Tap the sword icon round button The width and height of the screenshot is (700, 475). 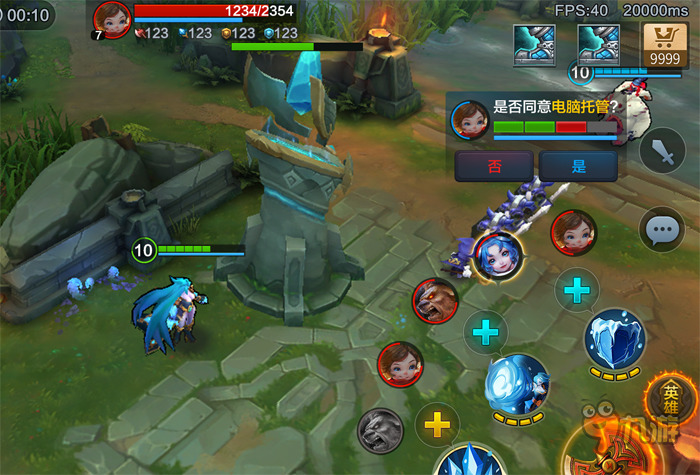tap(662, 151)
